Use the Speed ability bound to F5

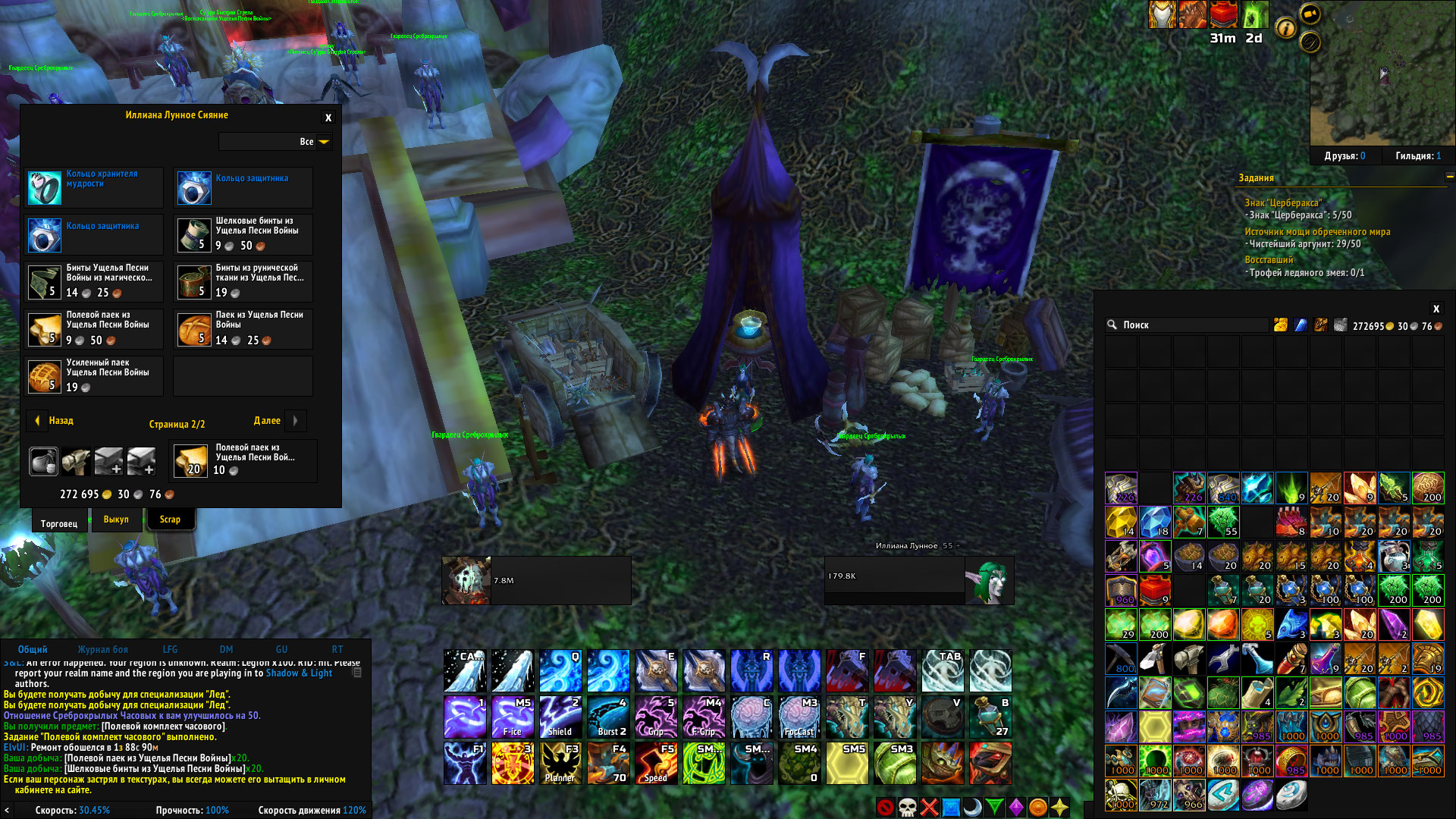656,763
